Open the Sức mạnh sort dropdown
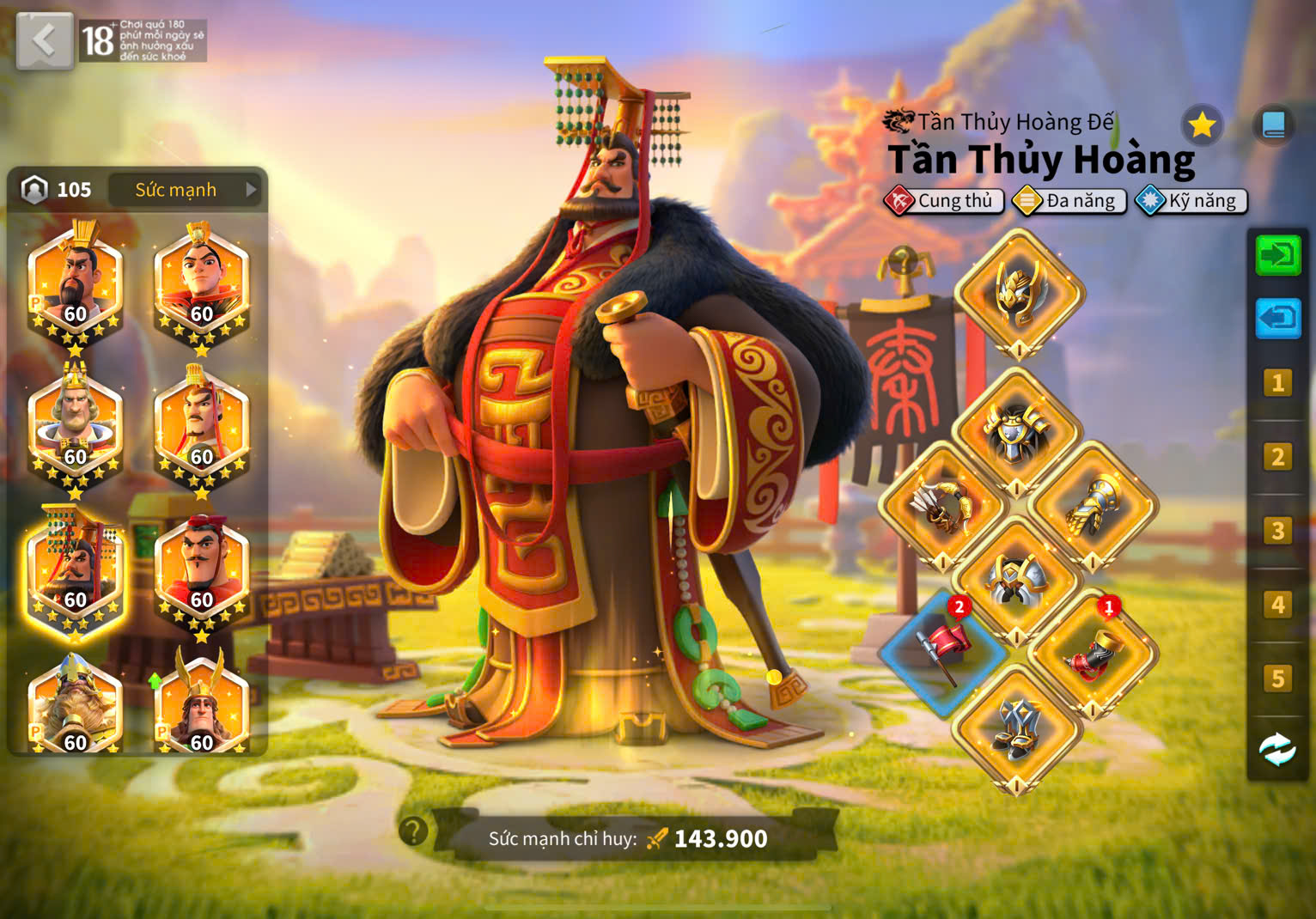Viewport: 1316px width, 919px height. [186, 190]
